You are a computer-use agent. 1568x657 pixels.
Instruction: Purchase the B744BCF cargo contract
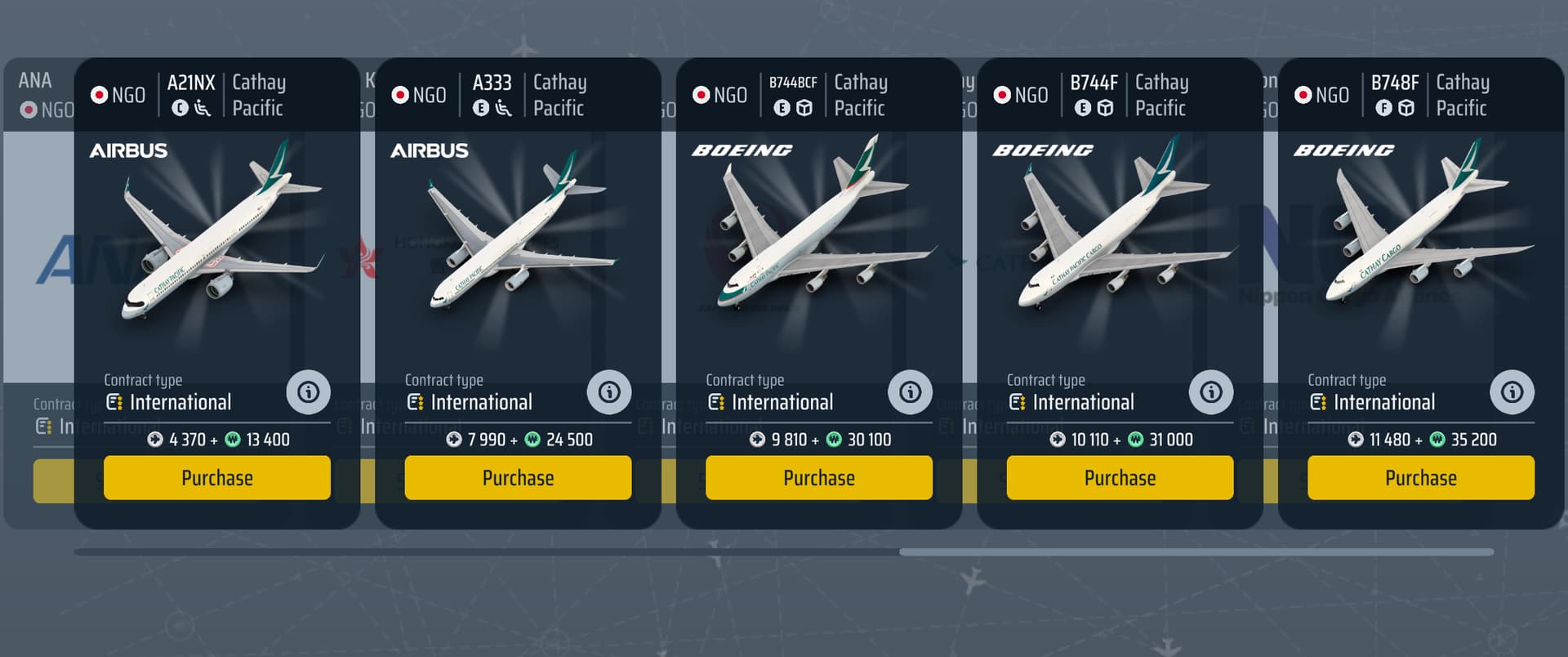pyautogui.click(x=818, y=478)
